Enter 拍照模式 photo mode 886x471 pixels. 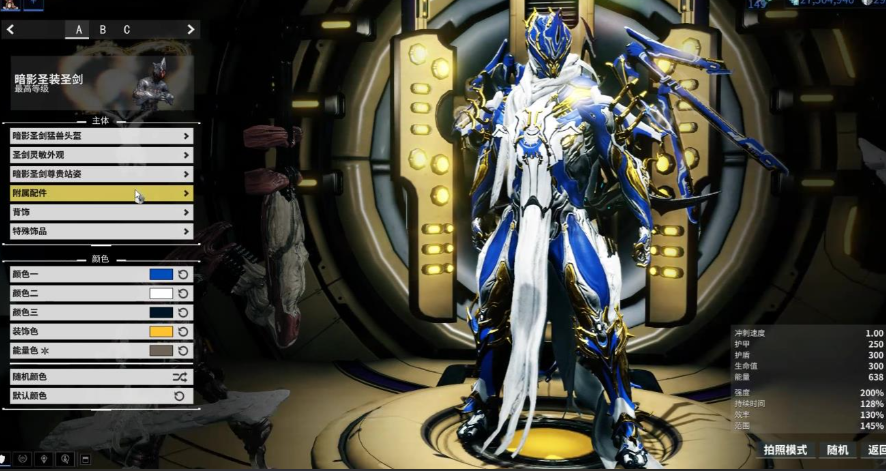point(784,451)
